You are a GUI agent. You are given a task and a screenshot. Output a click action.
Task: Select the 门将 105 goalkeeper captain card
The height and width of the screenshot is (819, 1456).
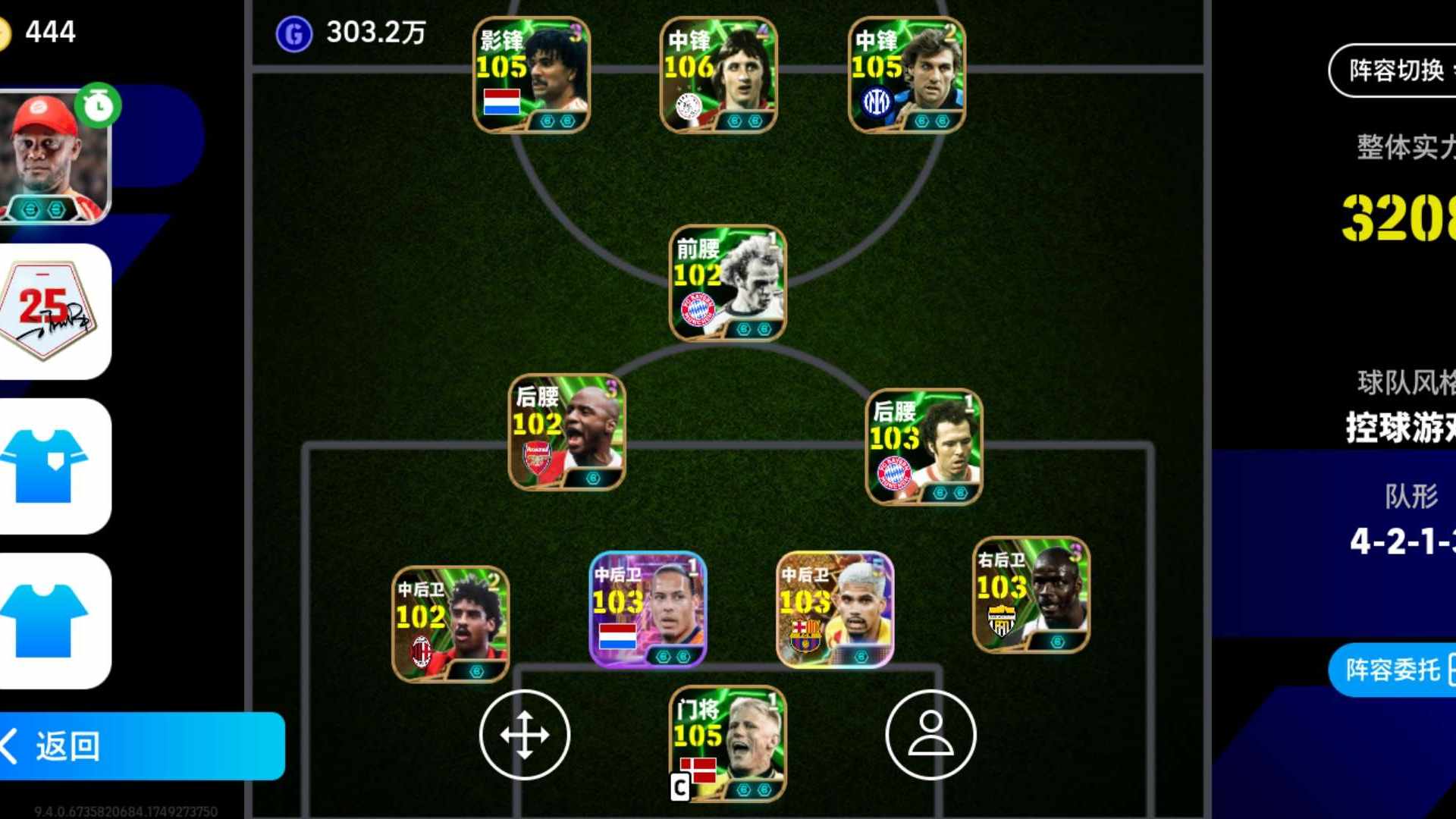tap(728, 744)
